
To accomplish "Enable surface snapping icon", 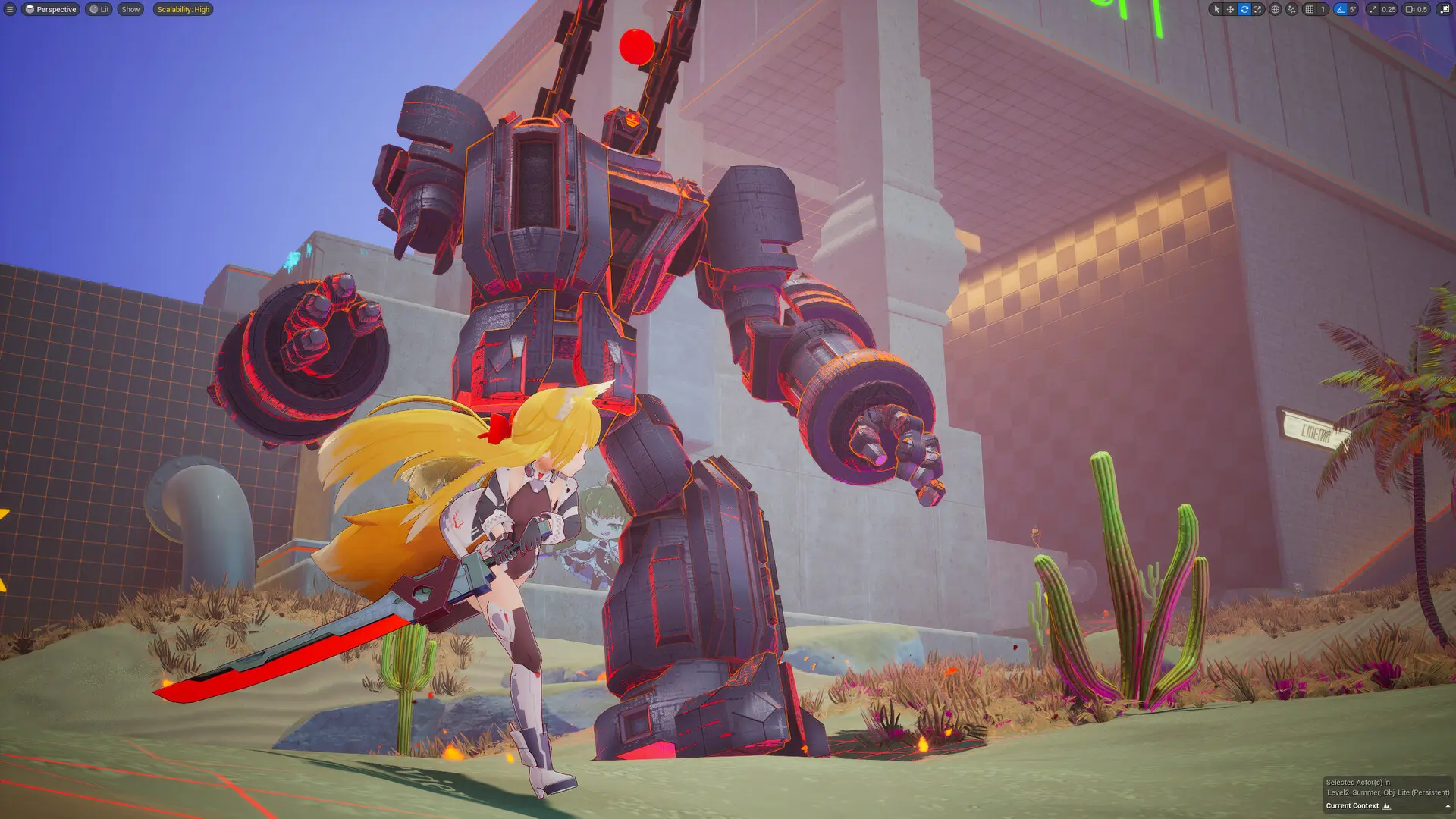I will click(1291, 9).
